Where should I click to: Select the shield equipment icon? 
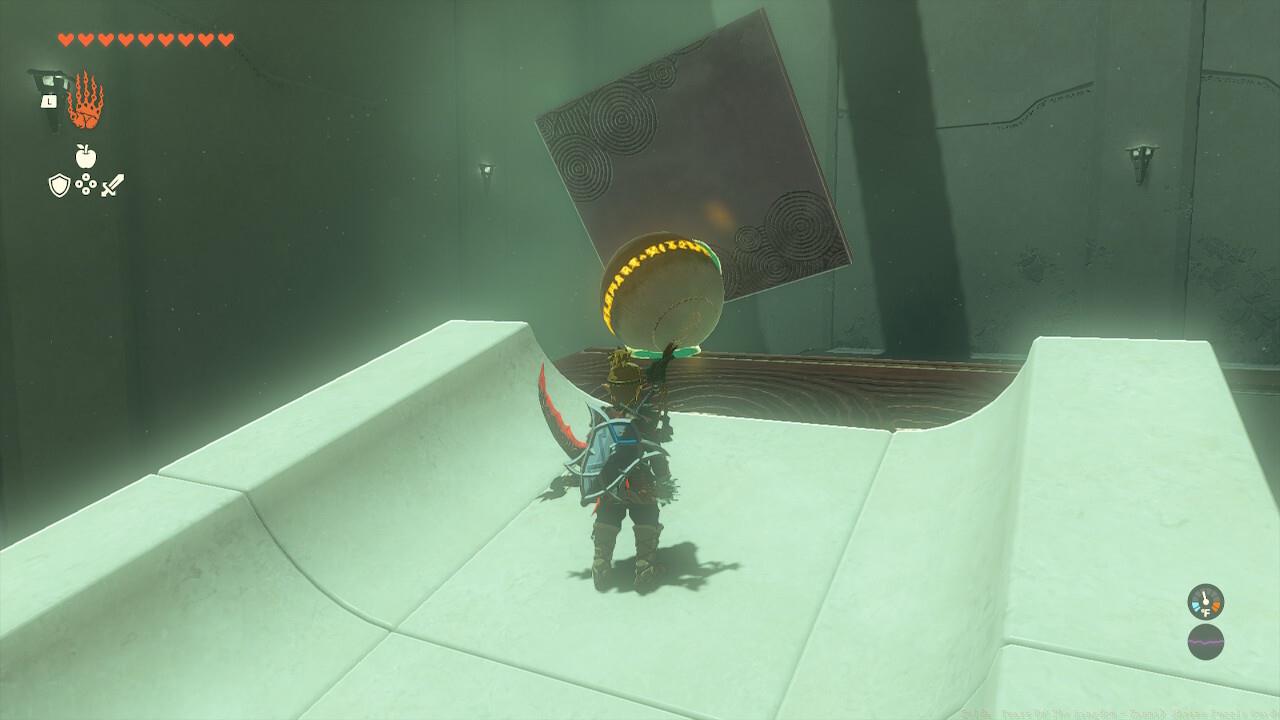58,183
